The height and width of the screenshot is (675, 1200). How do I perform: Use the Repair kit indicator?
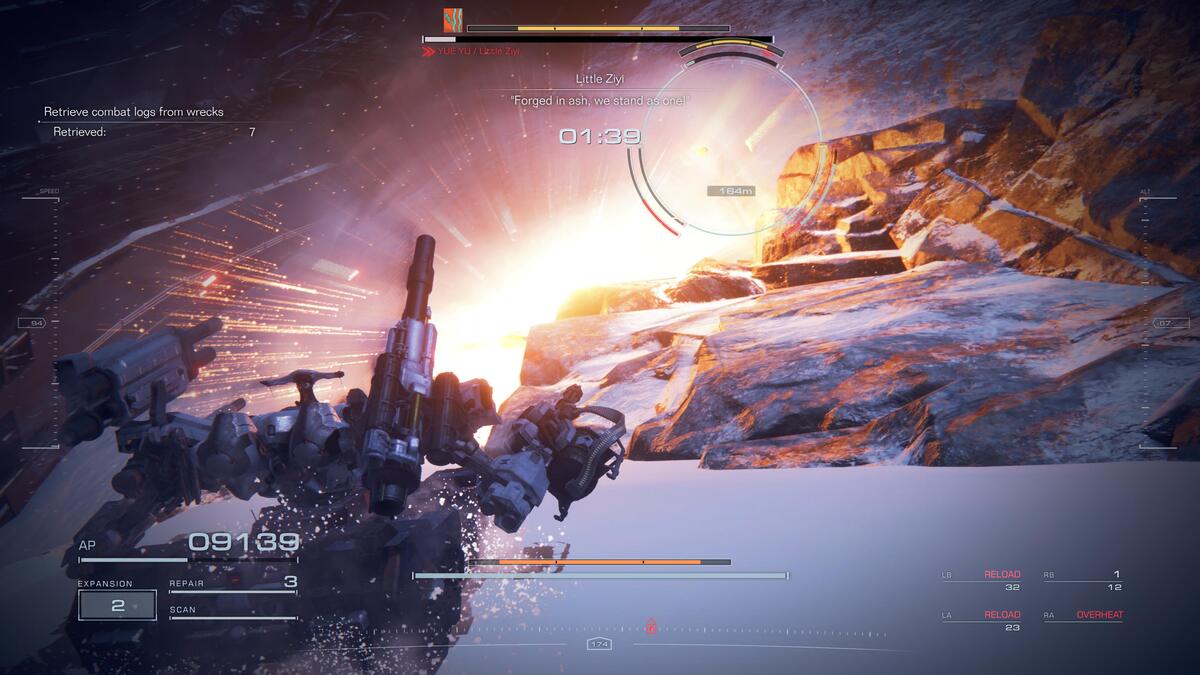tap(233, 583)
